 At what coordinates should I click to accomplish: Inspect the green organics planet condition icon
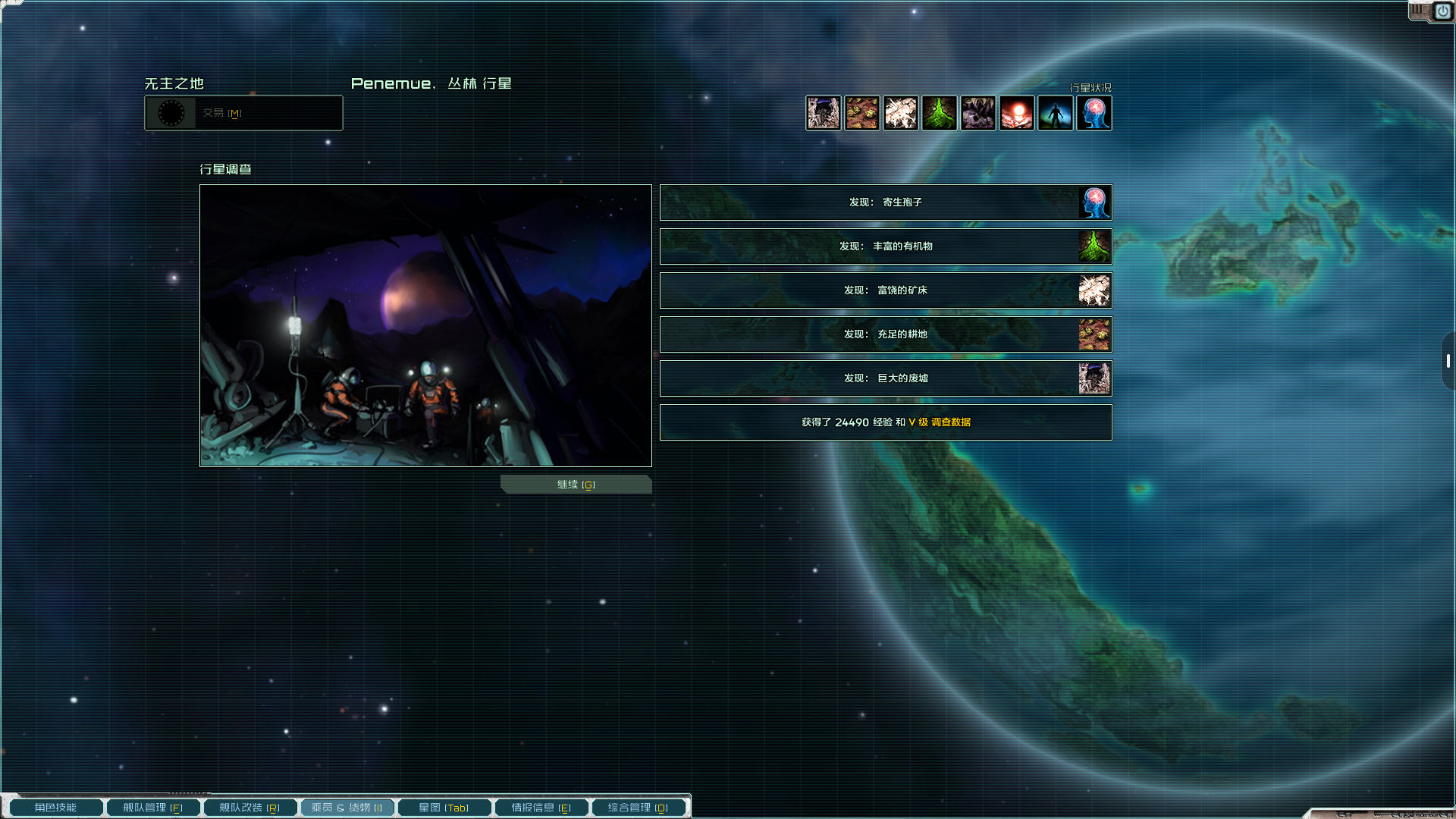click(939, 113)
